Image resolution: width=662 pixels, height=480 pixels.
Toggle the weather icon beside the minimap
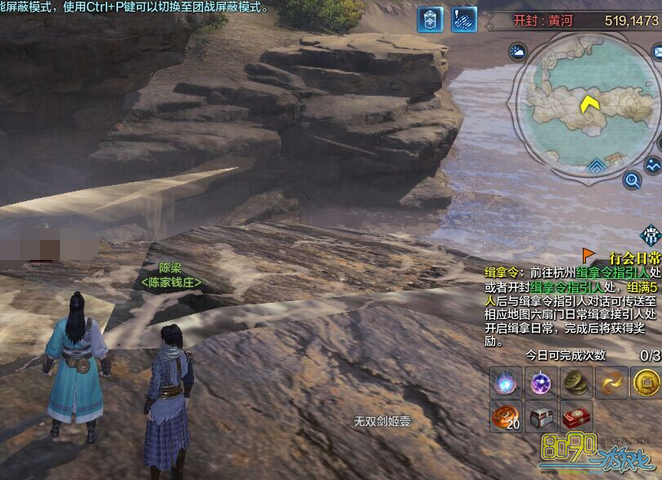518,52
